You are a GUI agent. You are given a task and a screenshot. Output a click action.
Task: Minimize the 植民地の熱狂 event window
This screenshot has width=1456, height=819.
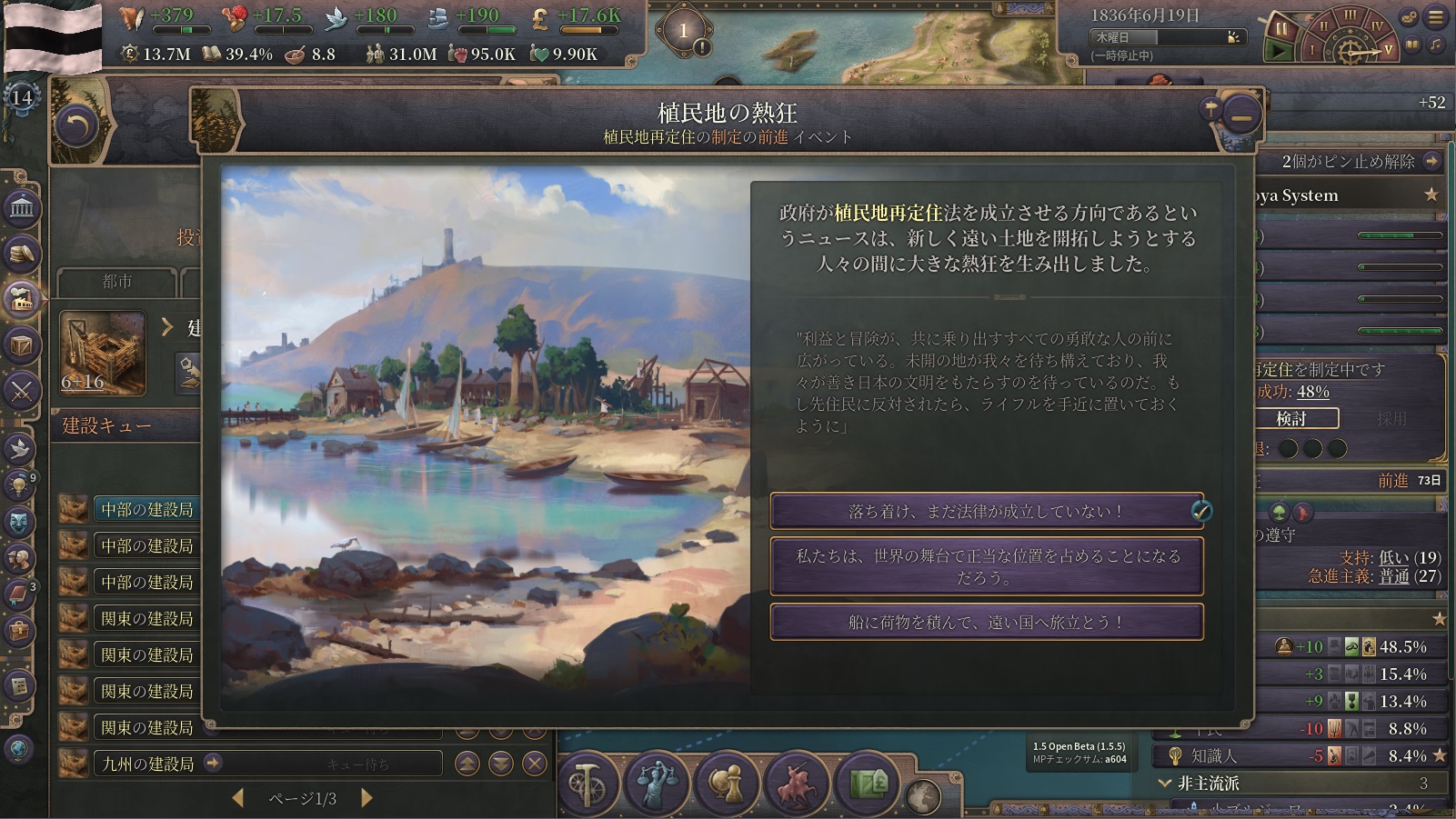point(1241,115)
